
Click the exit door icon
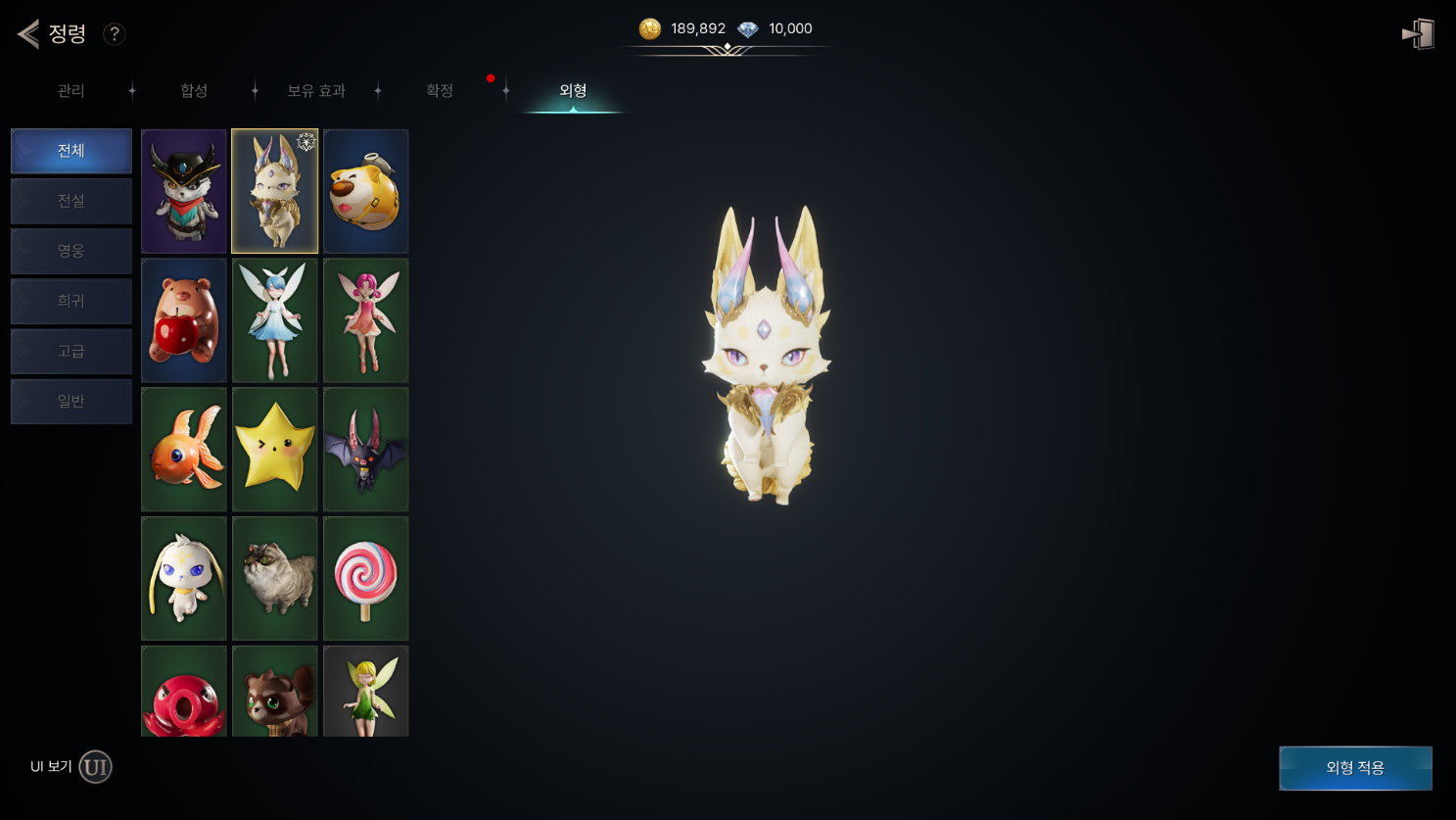(1418, 34)
